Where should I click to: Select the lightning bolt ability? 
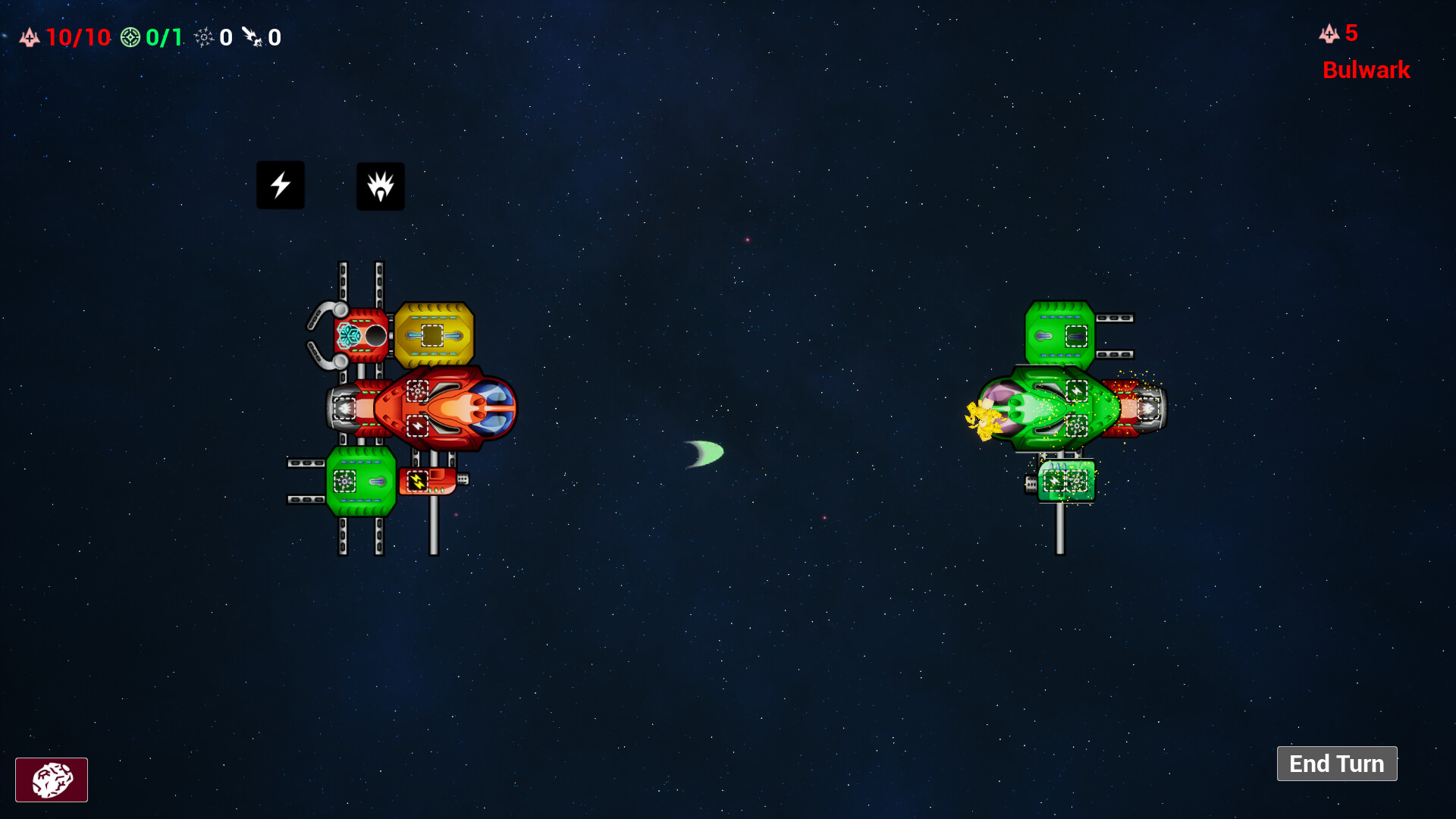click(280, 184)
